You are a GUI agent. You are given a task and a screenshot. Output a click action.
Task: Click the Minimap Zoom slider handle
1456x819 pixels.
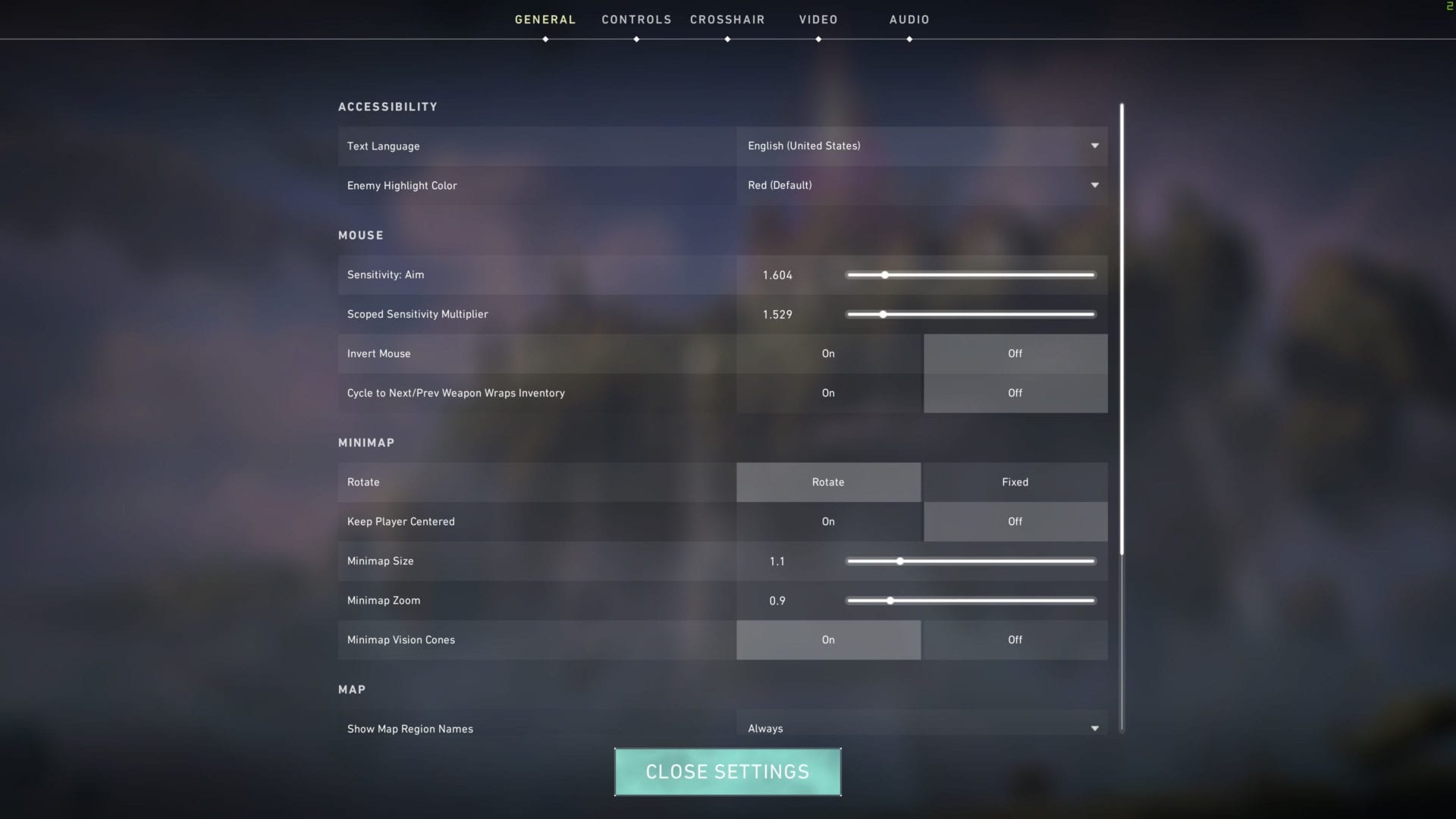(x=890, y=600)
